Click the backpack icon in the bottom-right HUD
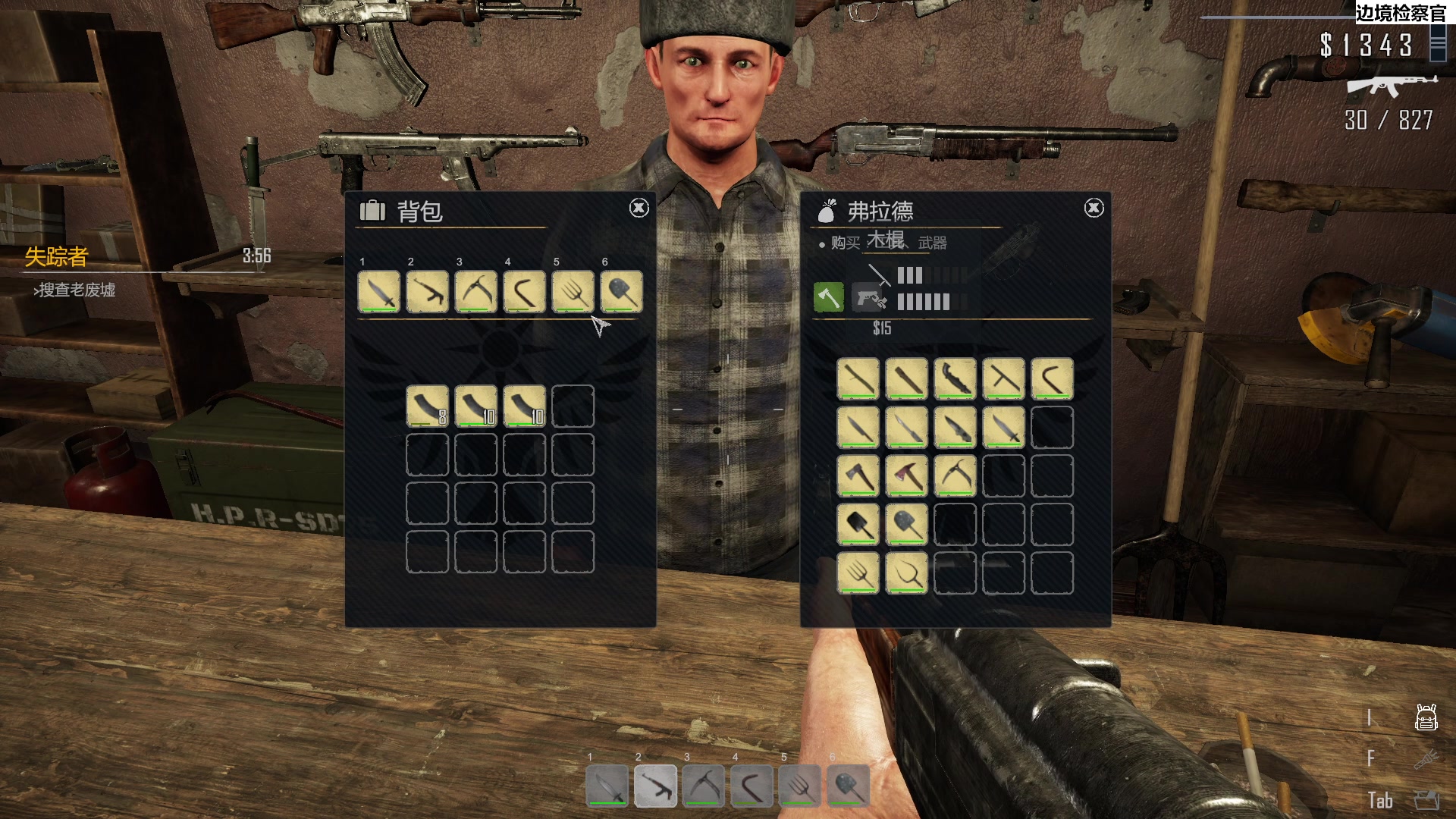Screen dimensions: 1456x819 tap(1426, 717)
